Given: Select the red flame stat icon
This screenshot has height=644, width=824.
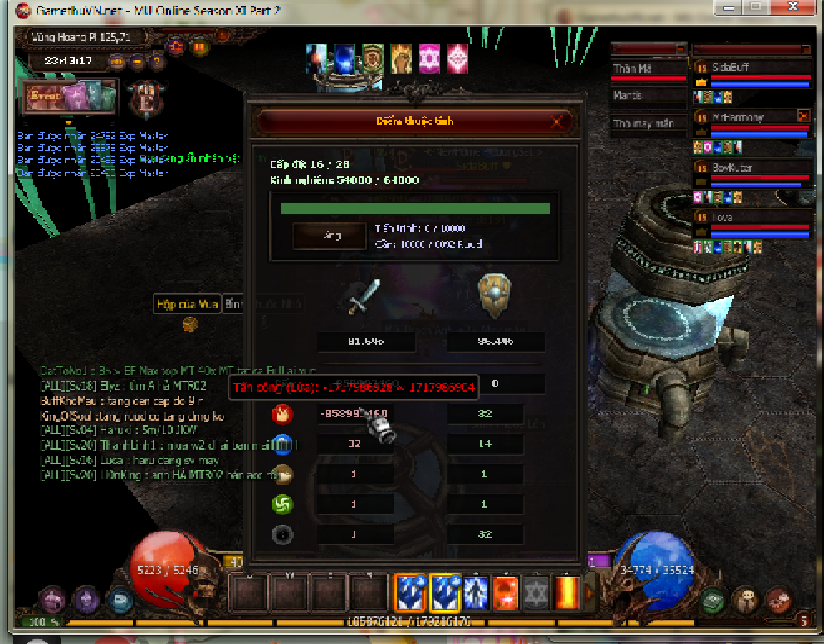Looking at the screenshot, I should coord(283,413).
